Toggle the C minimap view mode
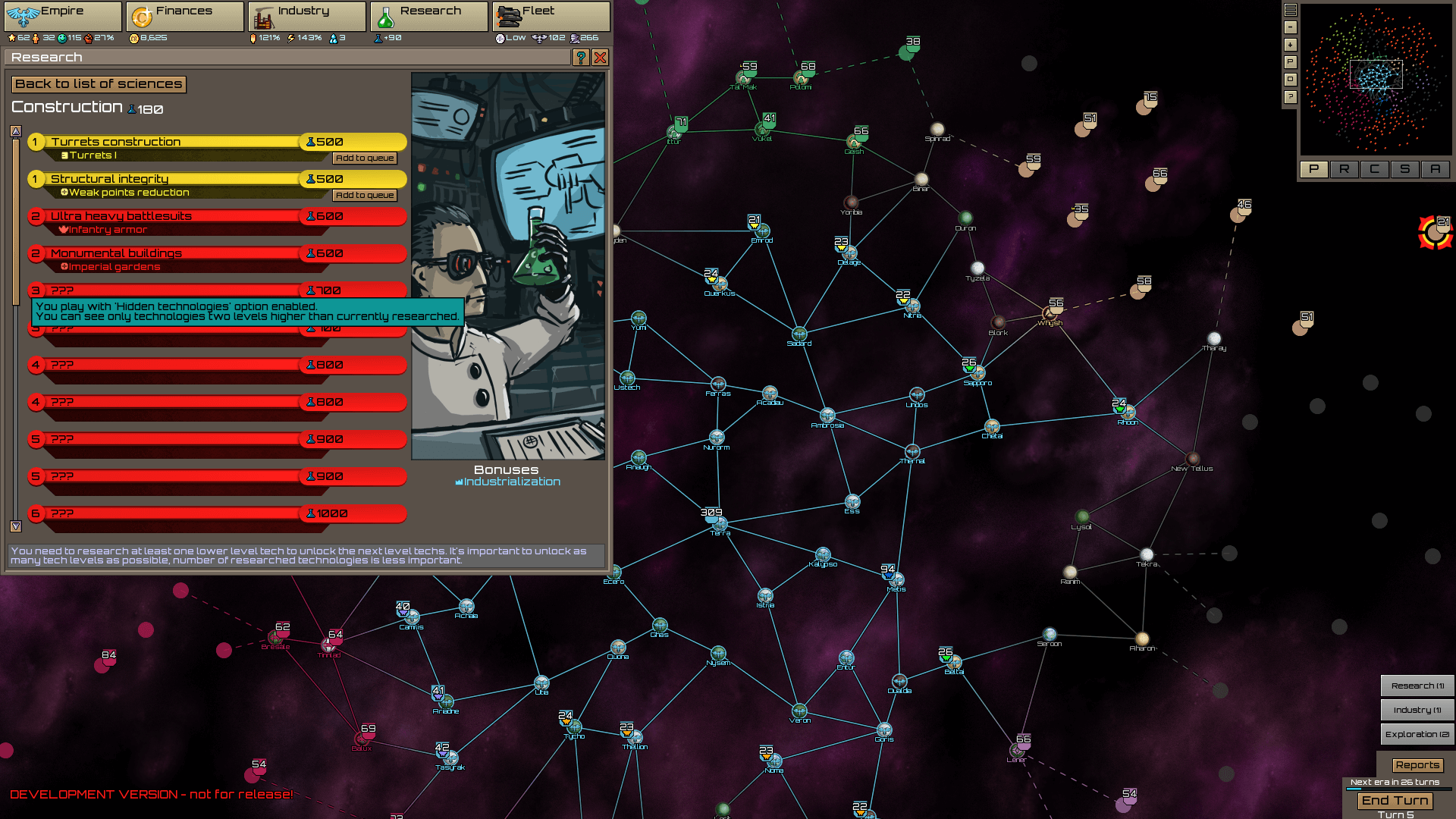This screenshot has height=819, width=1456. (x=1375, y=169)
